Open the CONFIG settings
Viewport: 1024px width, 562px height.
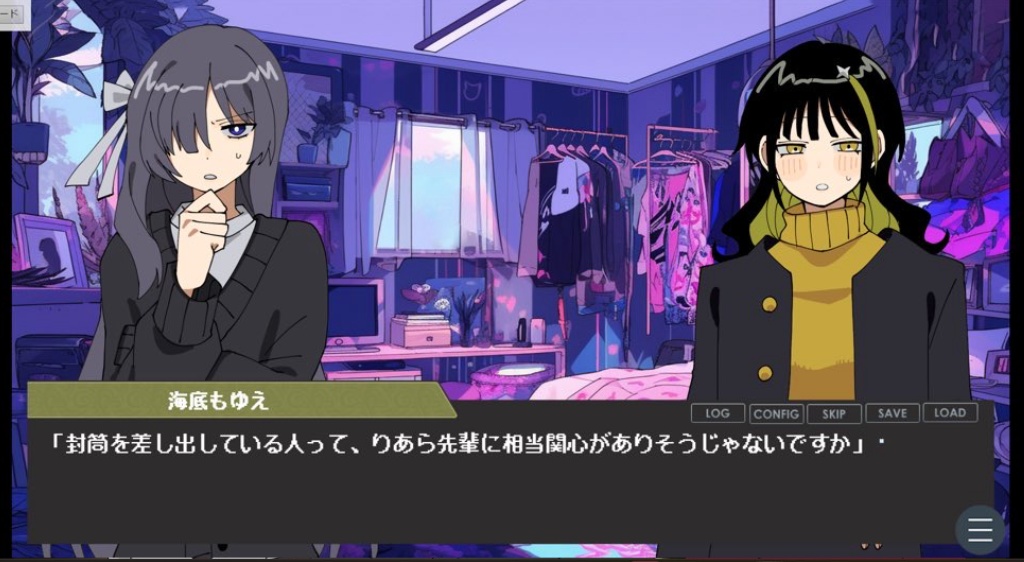tap(776, 413)
